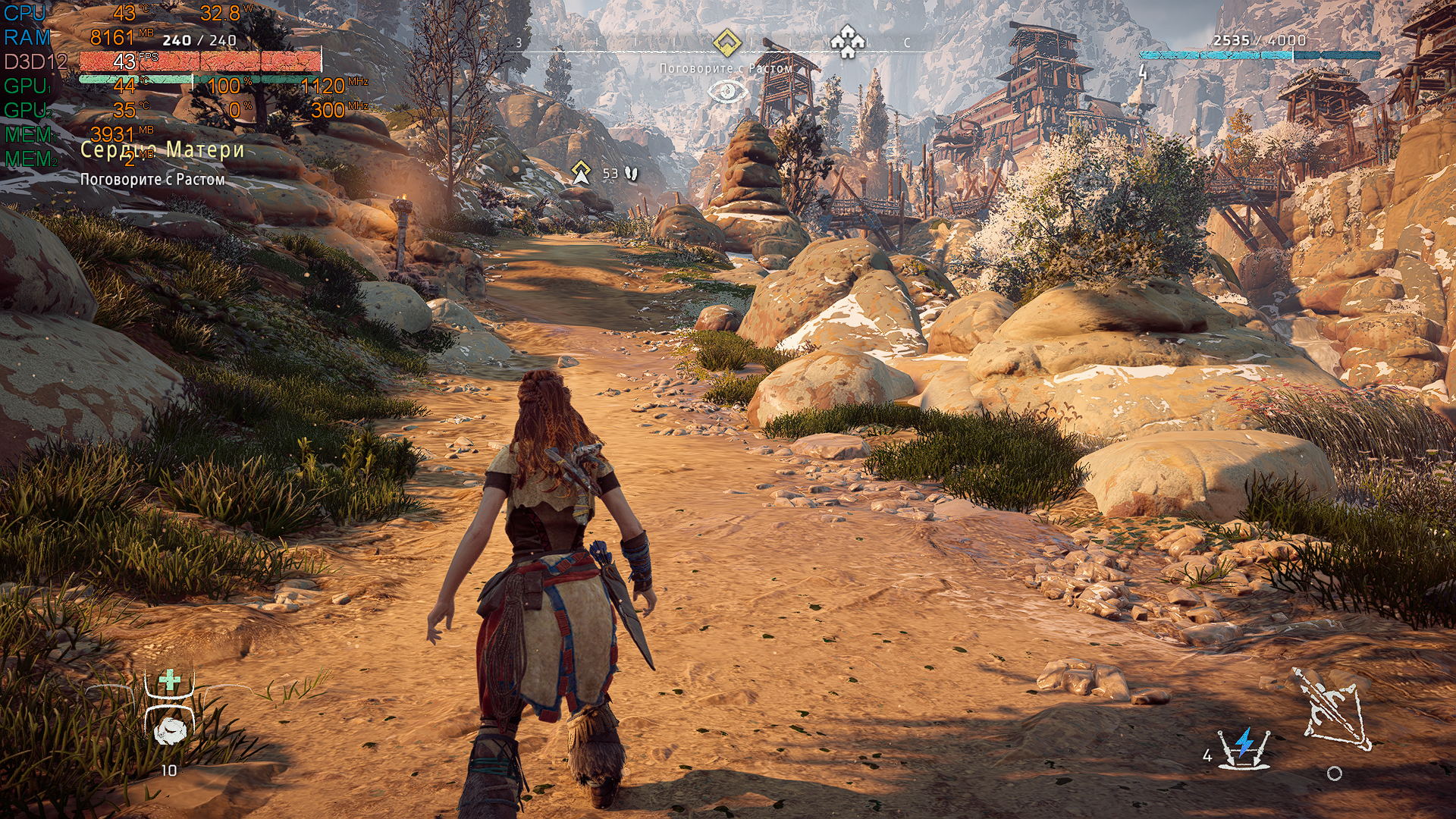Activate the Focus eye icon
Image resolution: width=1456 pixels, height=819 pixels.
[726, 92]
